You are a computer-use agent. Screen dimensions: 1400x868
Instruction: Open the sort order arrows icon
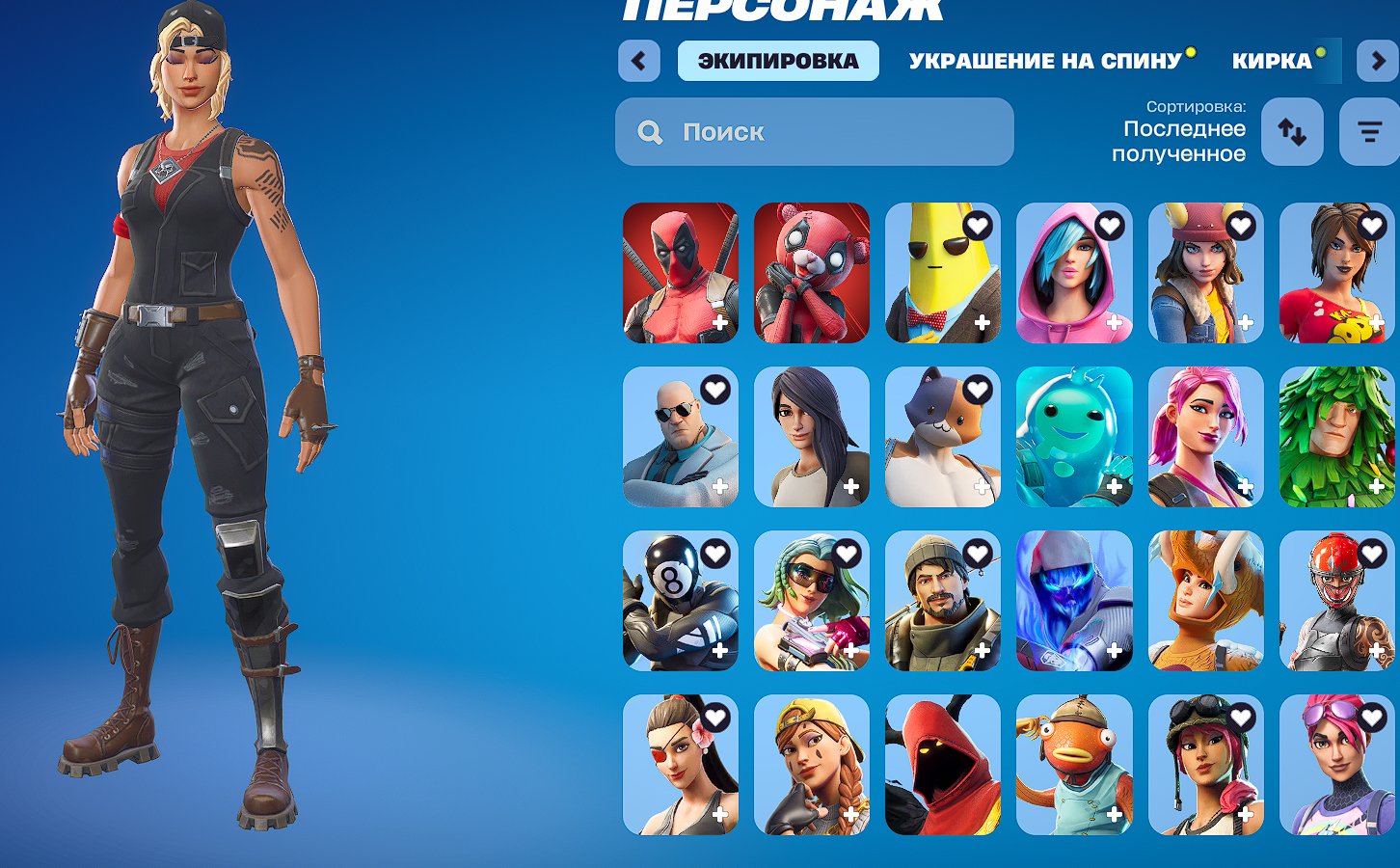[x=1292, y=131]
